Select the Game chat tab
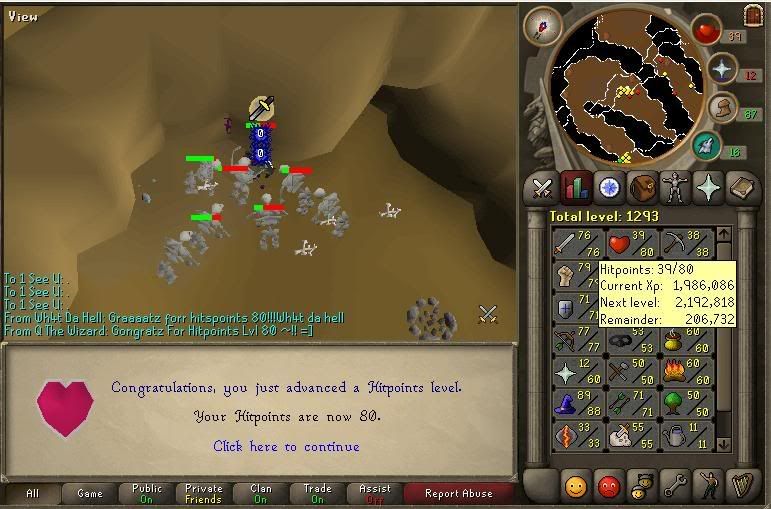771x509 pixels. pyautogui.click(x=90, y=493)
